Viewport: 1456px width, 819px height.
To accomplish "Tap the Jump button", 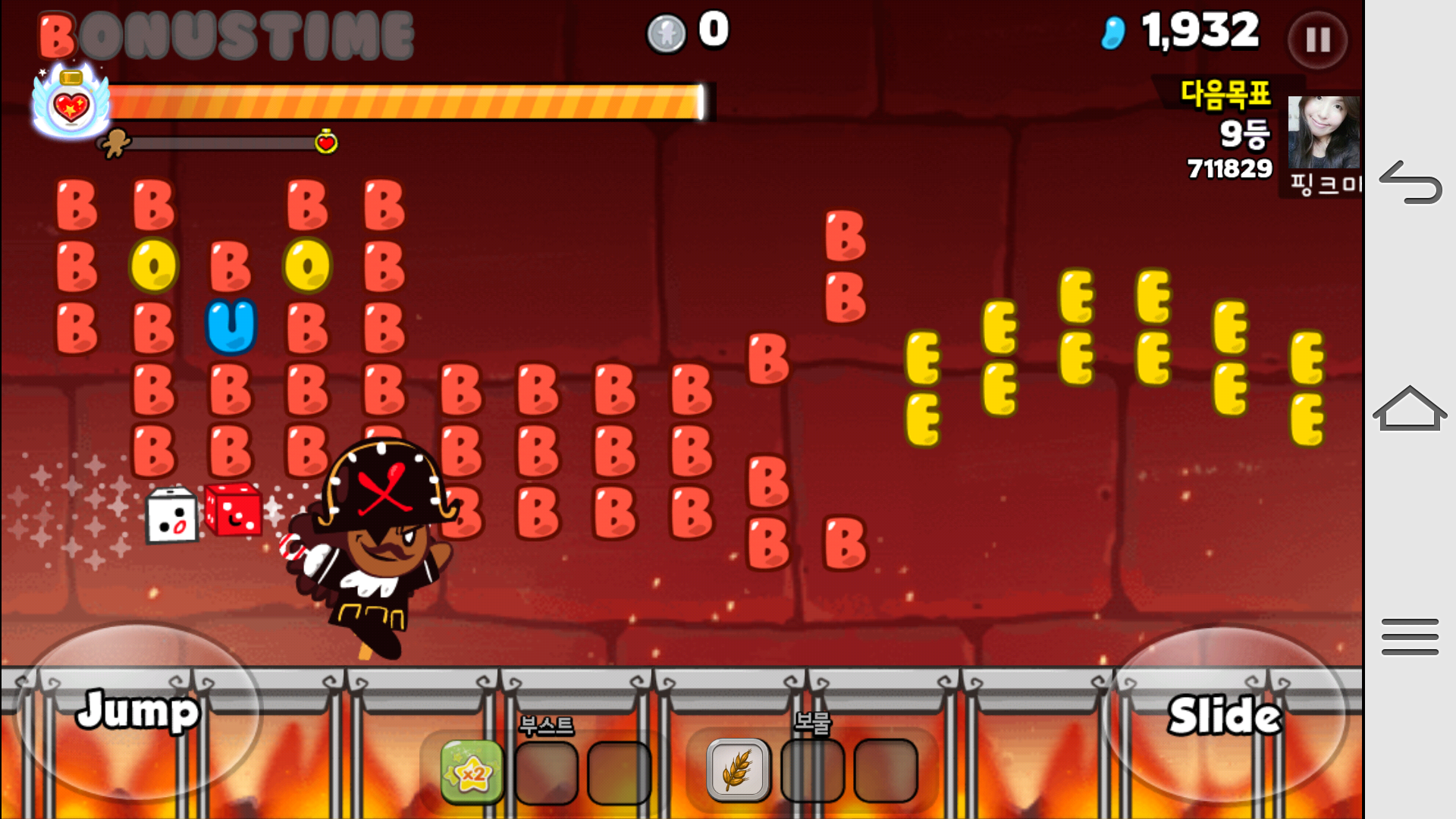I will (138, 711).
